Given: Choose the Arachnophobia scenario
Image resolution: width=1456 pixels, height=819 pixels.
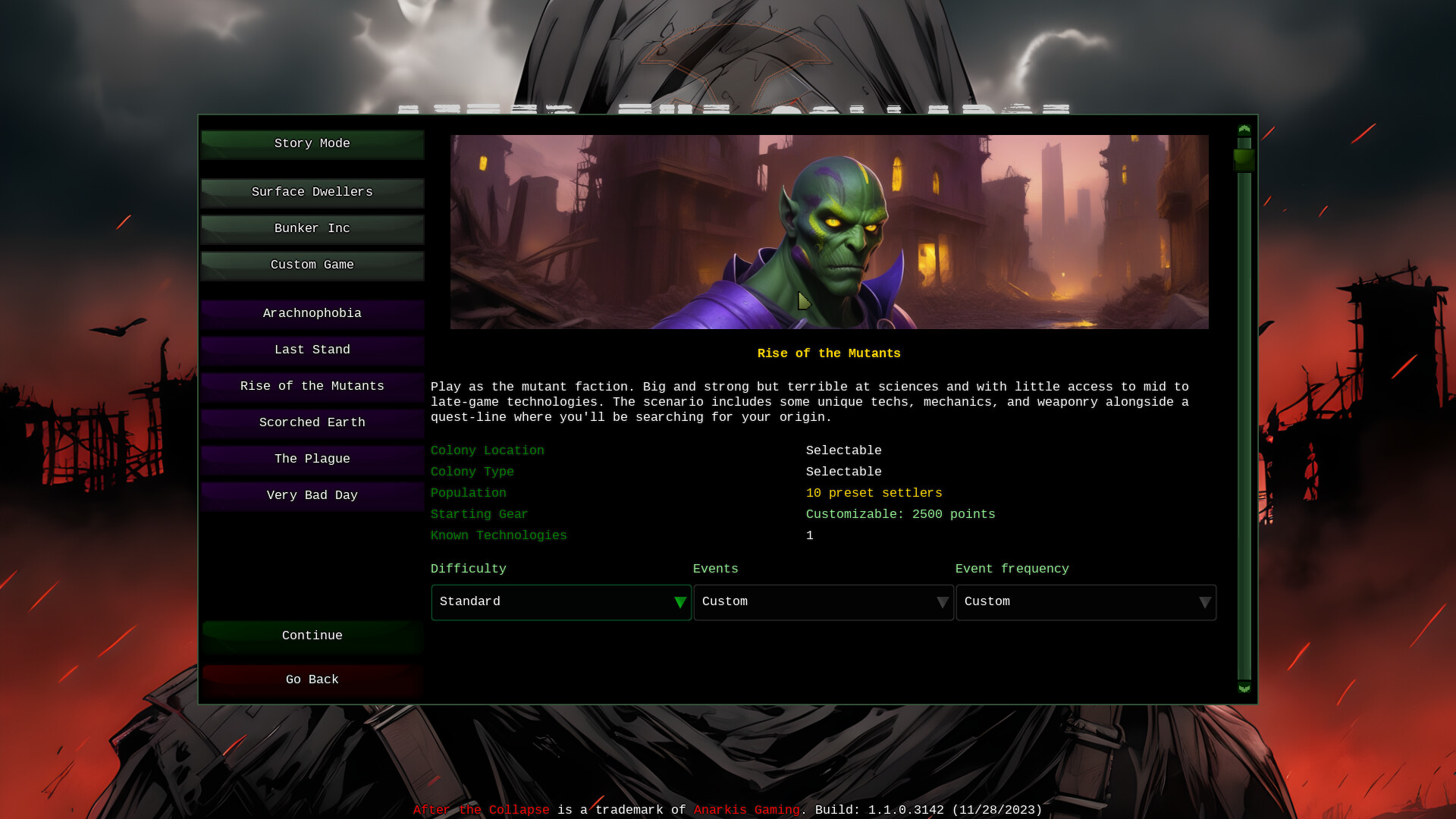Looking at the screenshot, I should [x=312, y=313].
